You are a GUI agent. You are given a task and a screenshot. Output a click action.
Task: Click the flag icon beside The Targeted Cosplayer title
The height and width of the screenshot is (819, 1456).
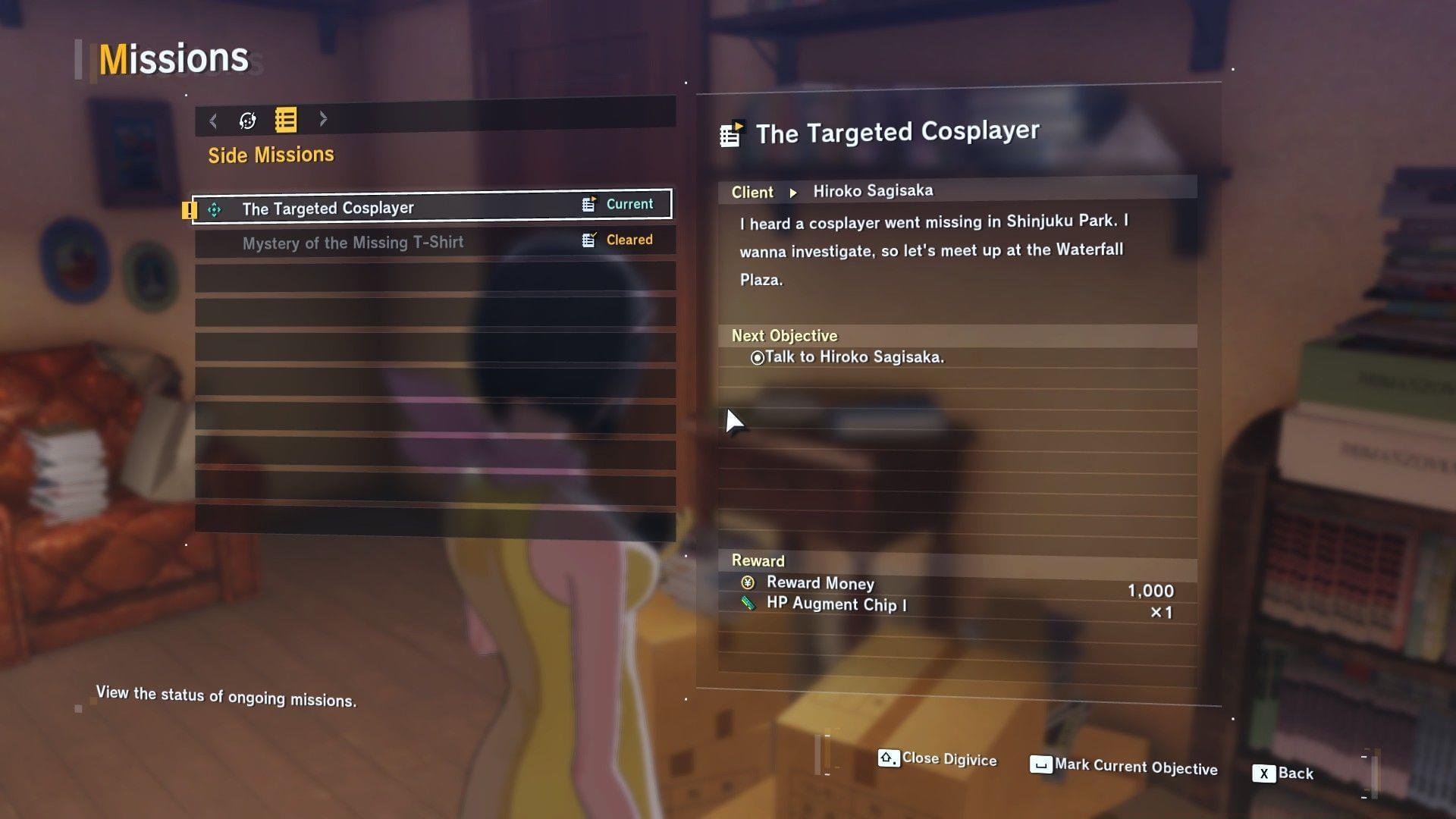(x=730, y=132)
